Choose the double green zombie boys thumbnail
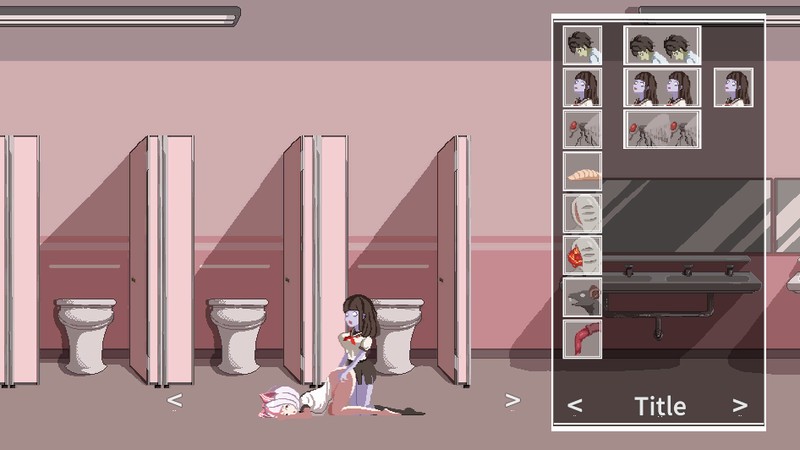This screenshot has width=800, height=450. coord(662,46)
